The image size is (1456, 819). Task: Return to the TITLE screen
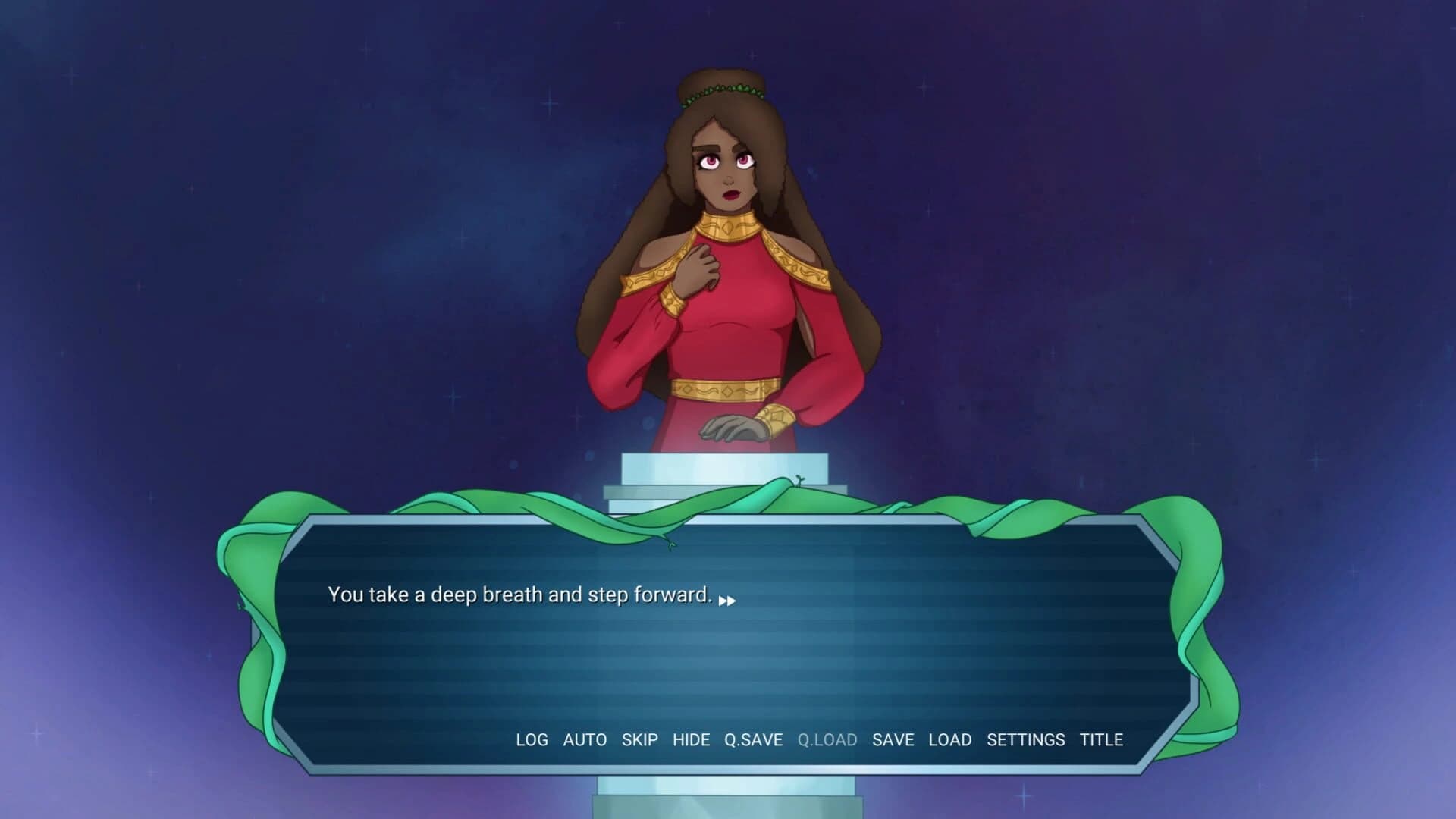pyautogui.click(x=1103, y=740)
